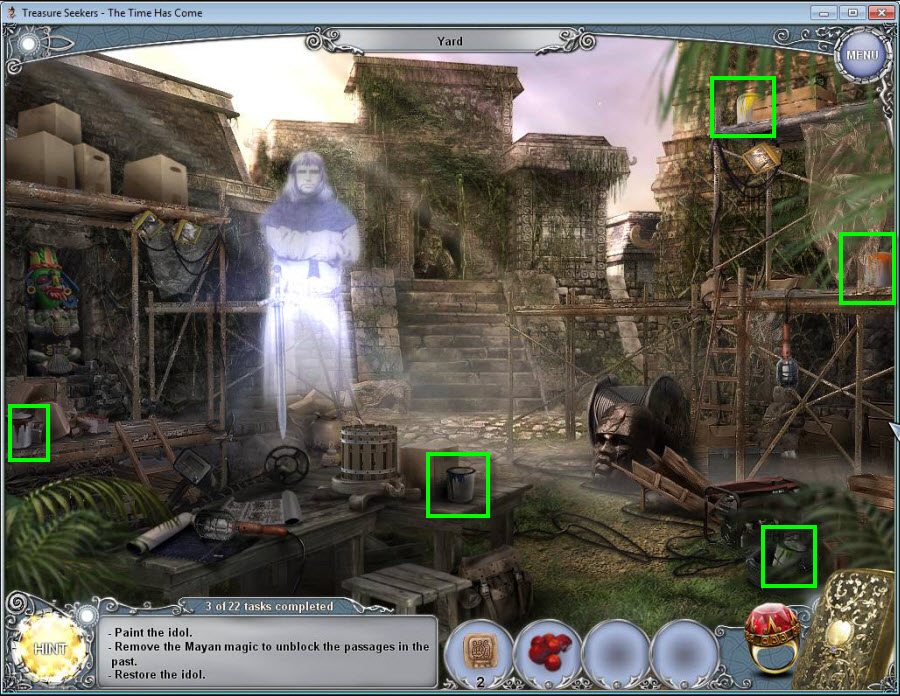Pick the red berries inventory item
The width and height of the screenshot is (900, 696).
pyautogui.click(x=547, y=652)
